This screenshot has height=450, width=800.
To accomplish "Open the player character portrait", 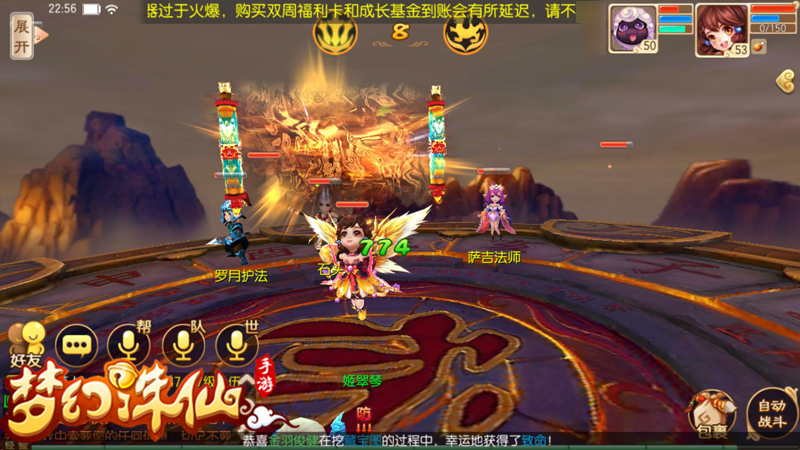I will [x=721, y=27].
